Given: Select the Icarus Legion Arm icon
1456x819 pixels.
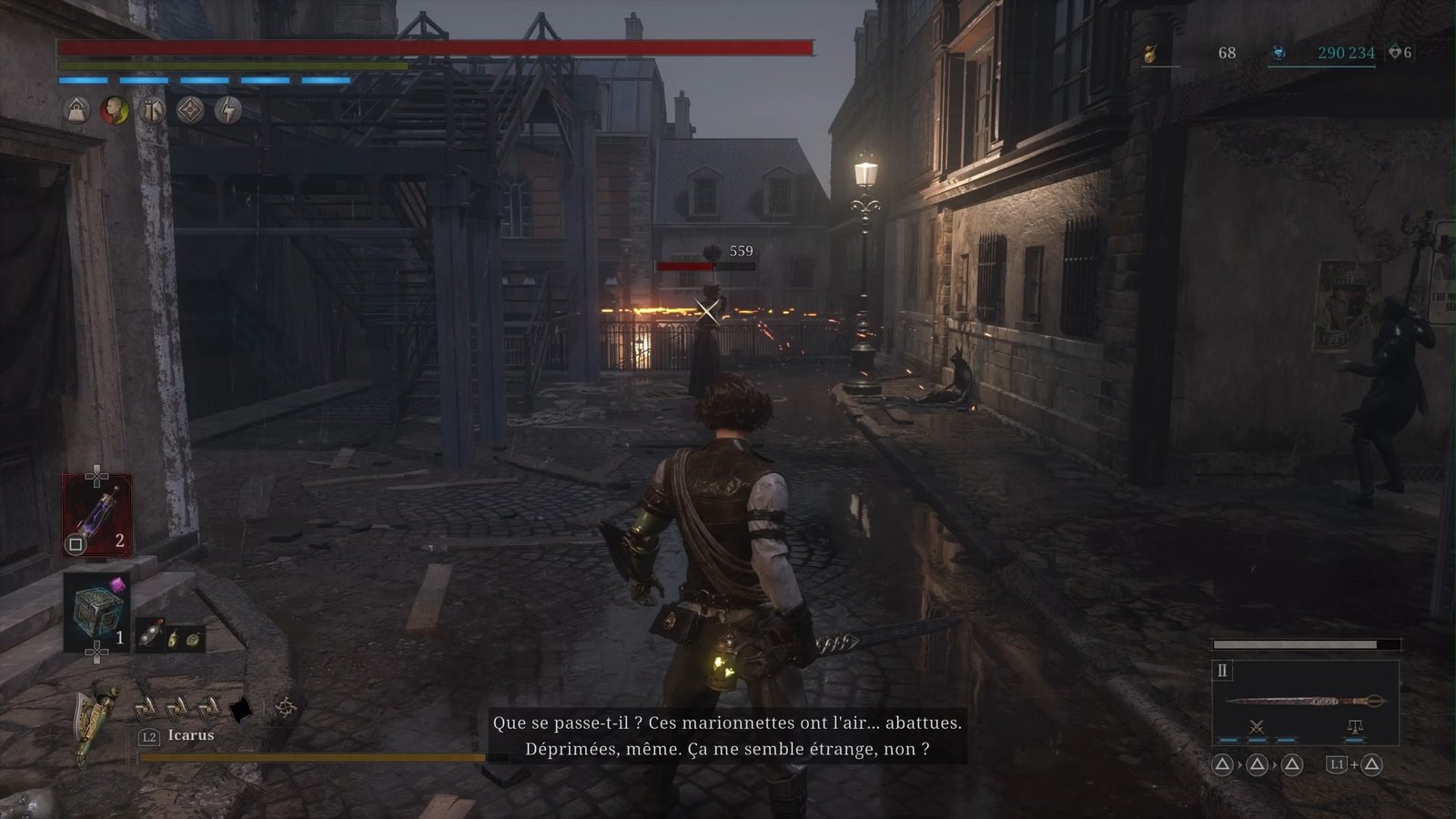Looking at the screenshot, I should 94,723.
